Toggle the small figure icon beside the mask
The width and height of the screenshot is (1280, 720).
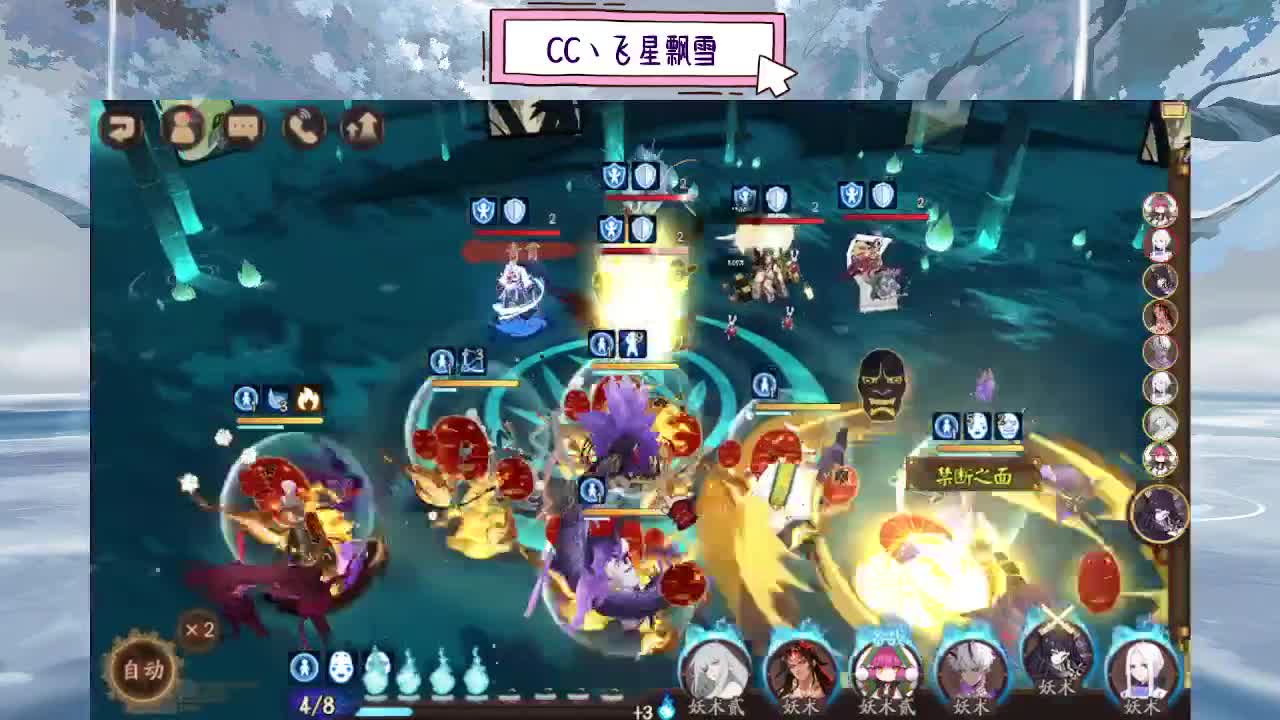pos(303,668)
